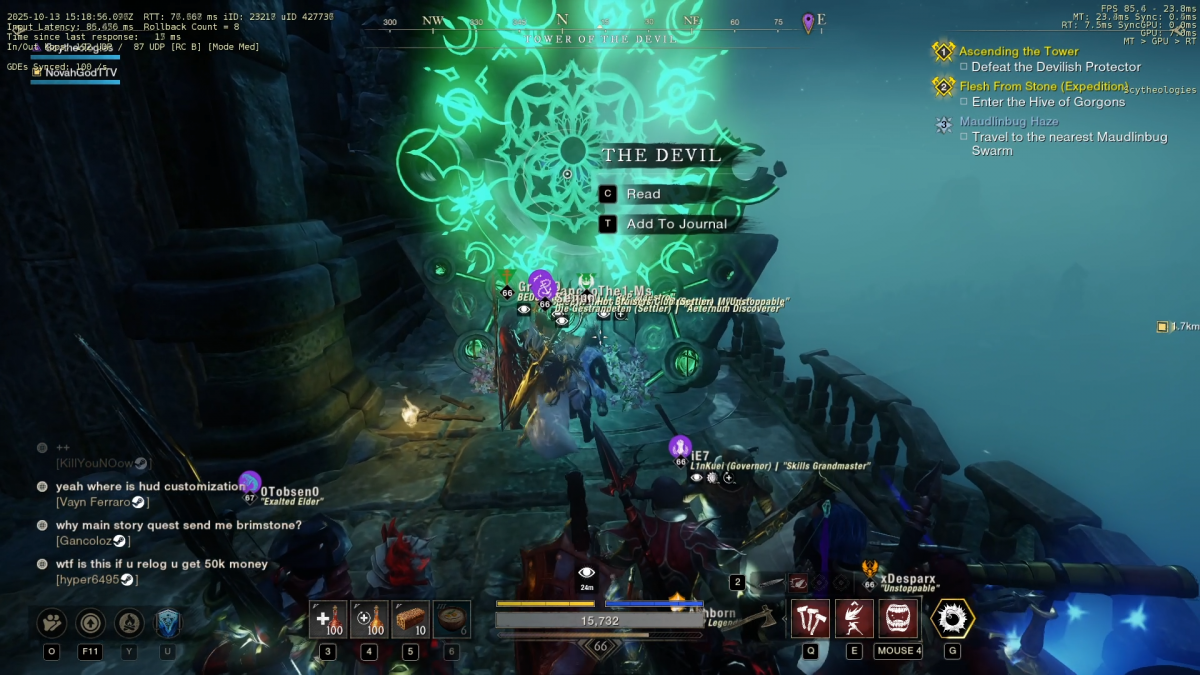Click Vayn Ferraro's chat message
This screenshot has height=675, width=1200.
[150, 487]
